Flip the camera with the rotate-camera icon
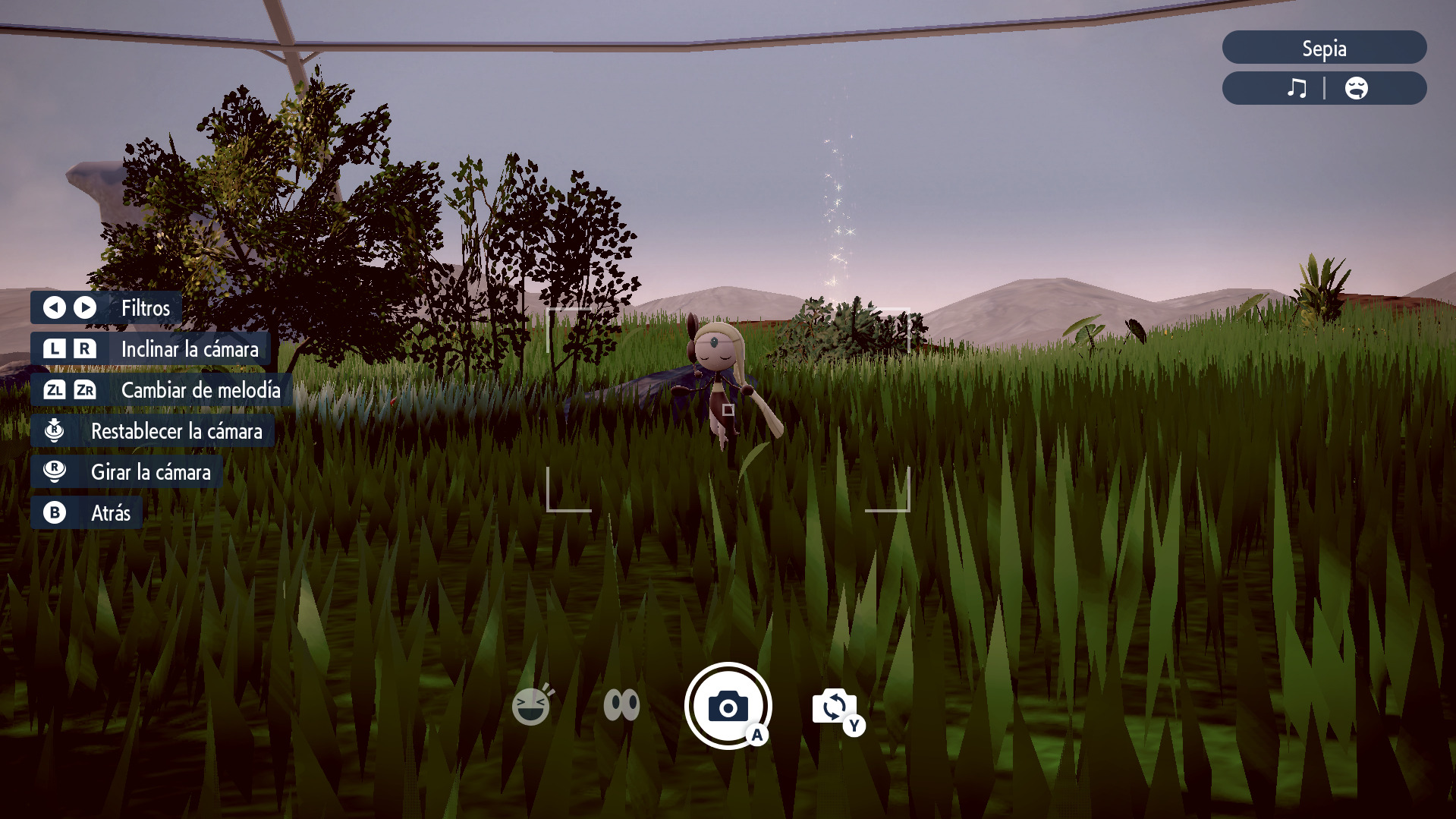 click(835, 707)
